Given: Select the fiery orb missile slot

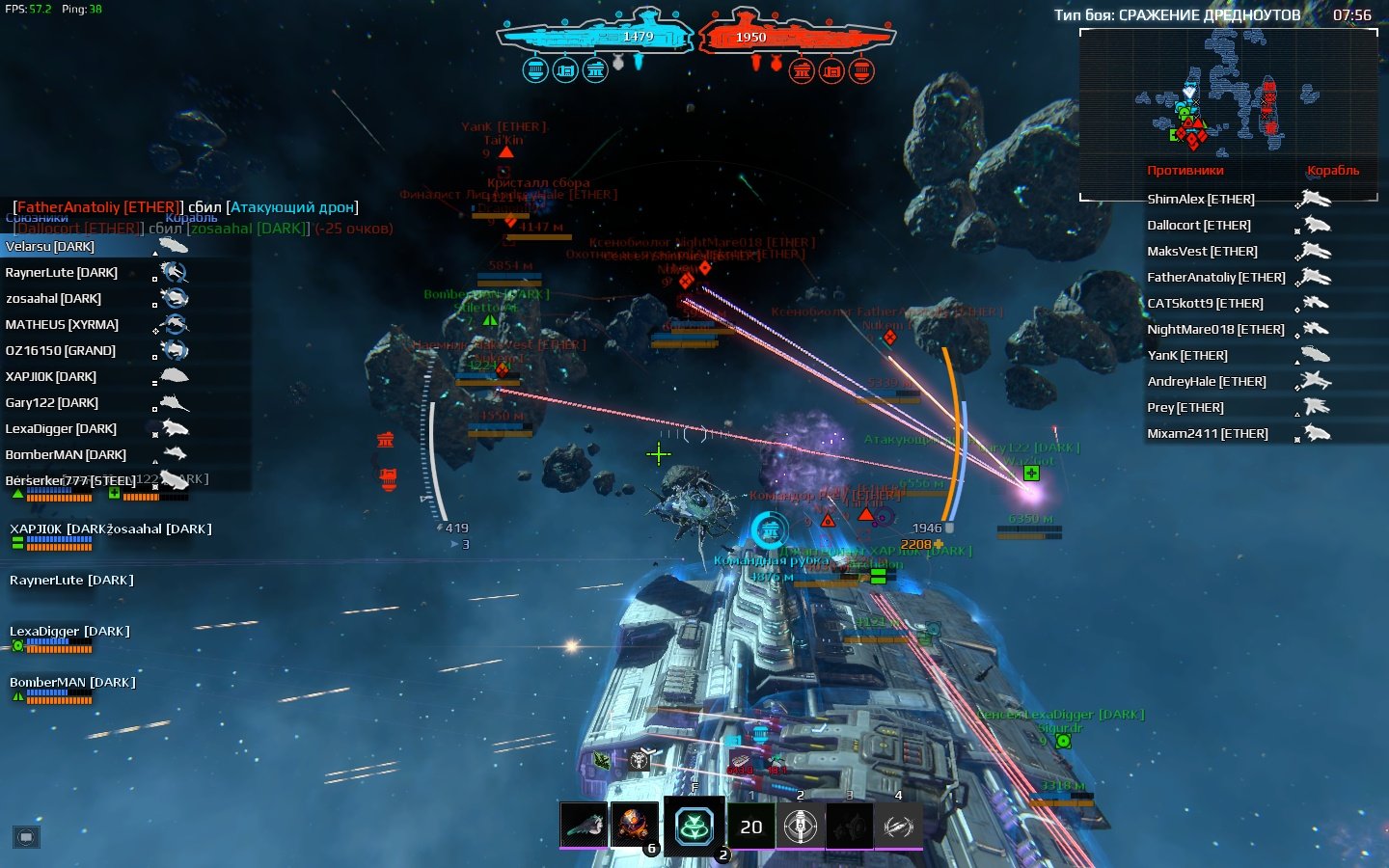Looking at the screenshot, I should tap(634, 826).
